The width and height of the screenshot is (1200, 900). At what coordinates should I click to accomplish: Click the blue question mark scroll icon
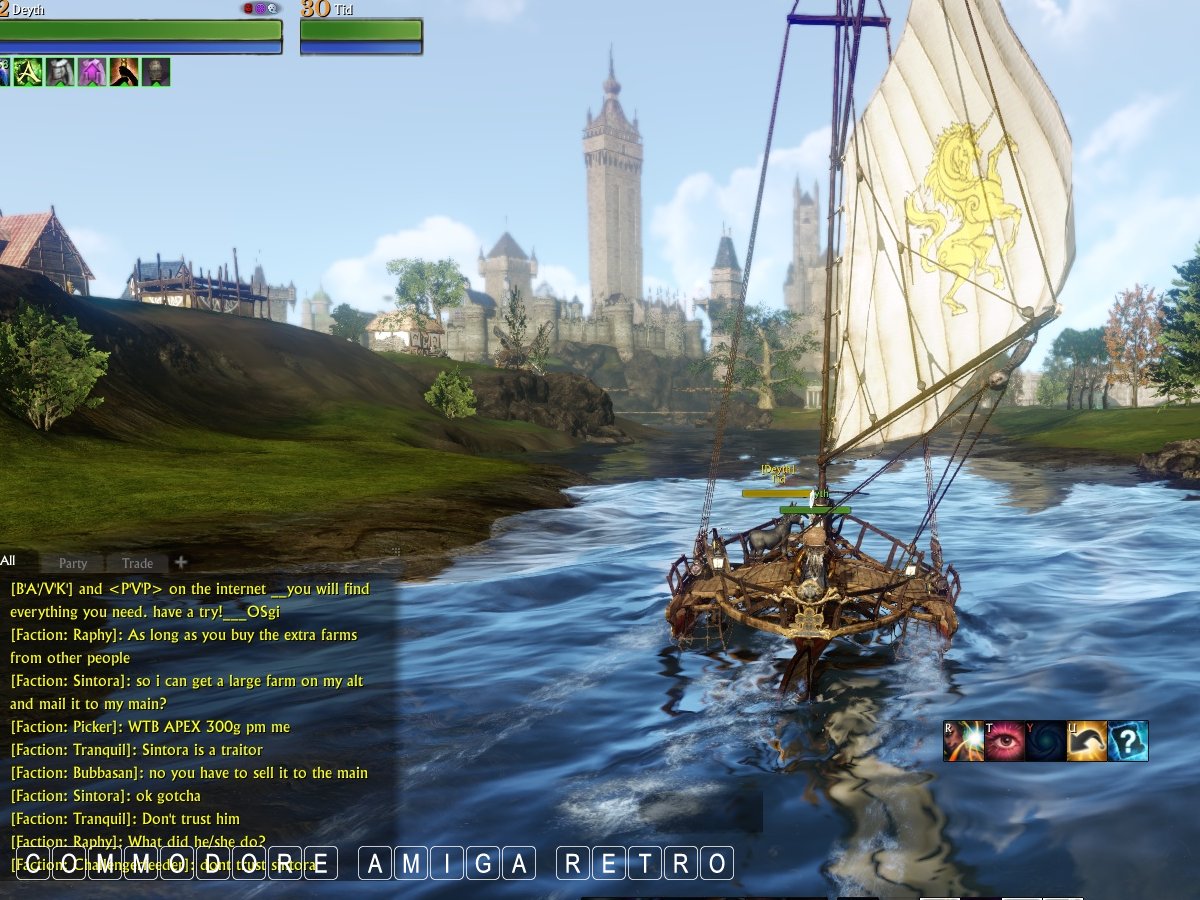(1128, 741)
